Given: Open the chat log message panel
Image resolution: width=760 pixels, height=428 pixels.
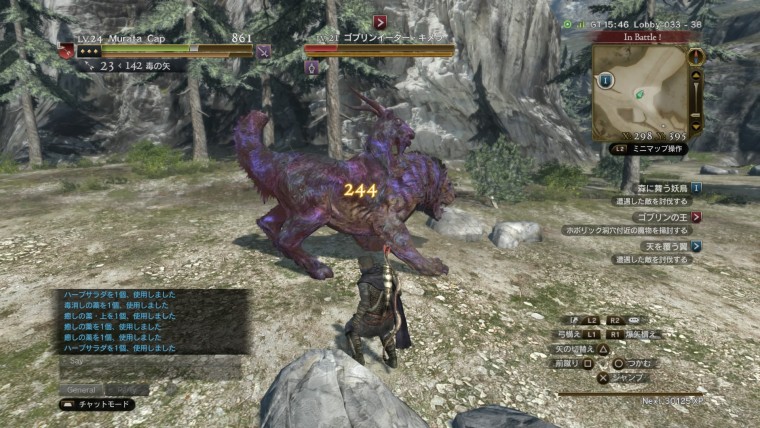Looking at the screenshot, I should [150, 321].
